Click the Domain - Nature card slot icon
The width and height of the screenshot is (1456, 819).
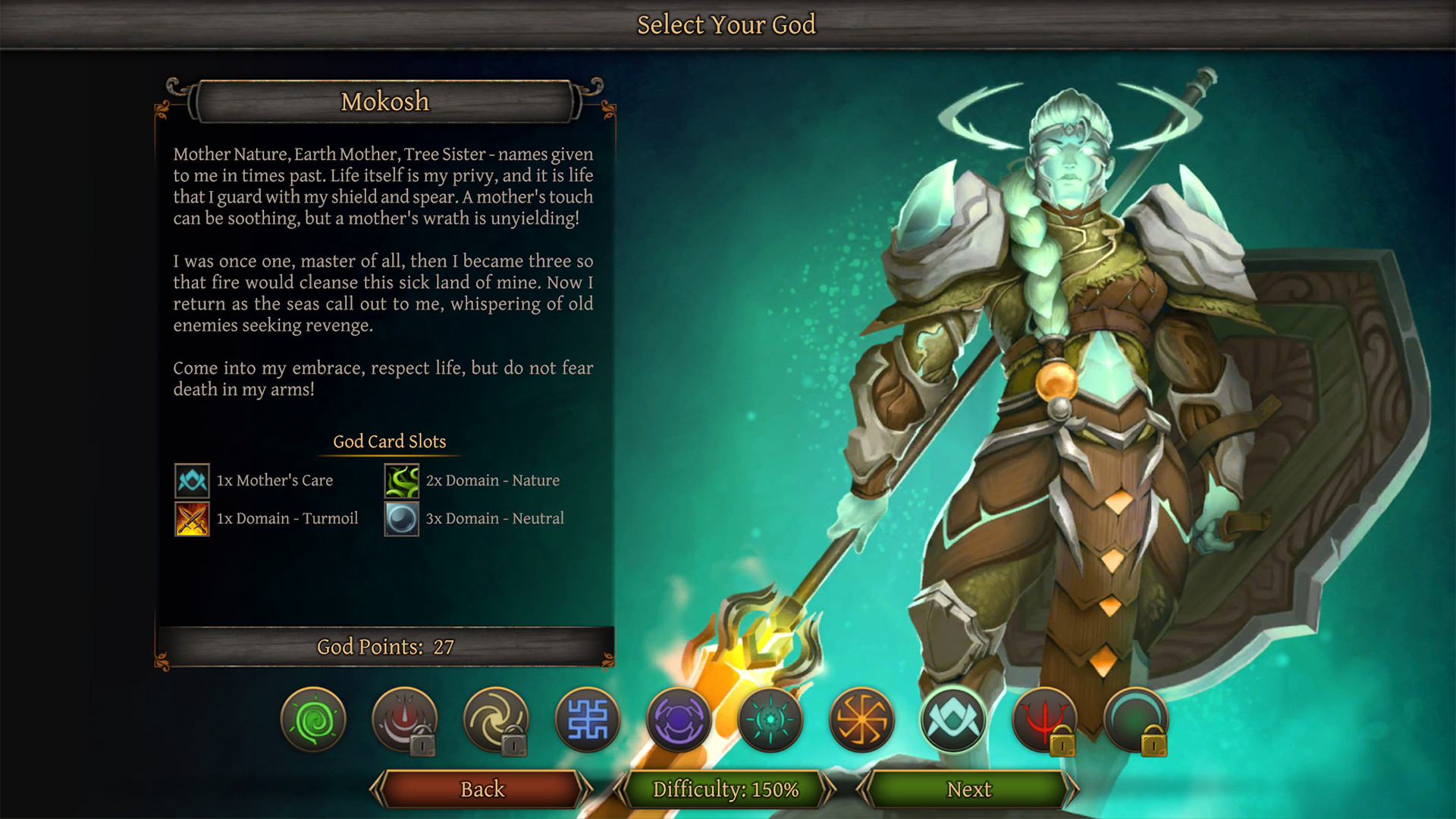(x=402, y=480)
